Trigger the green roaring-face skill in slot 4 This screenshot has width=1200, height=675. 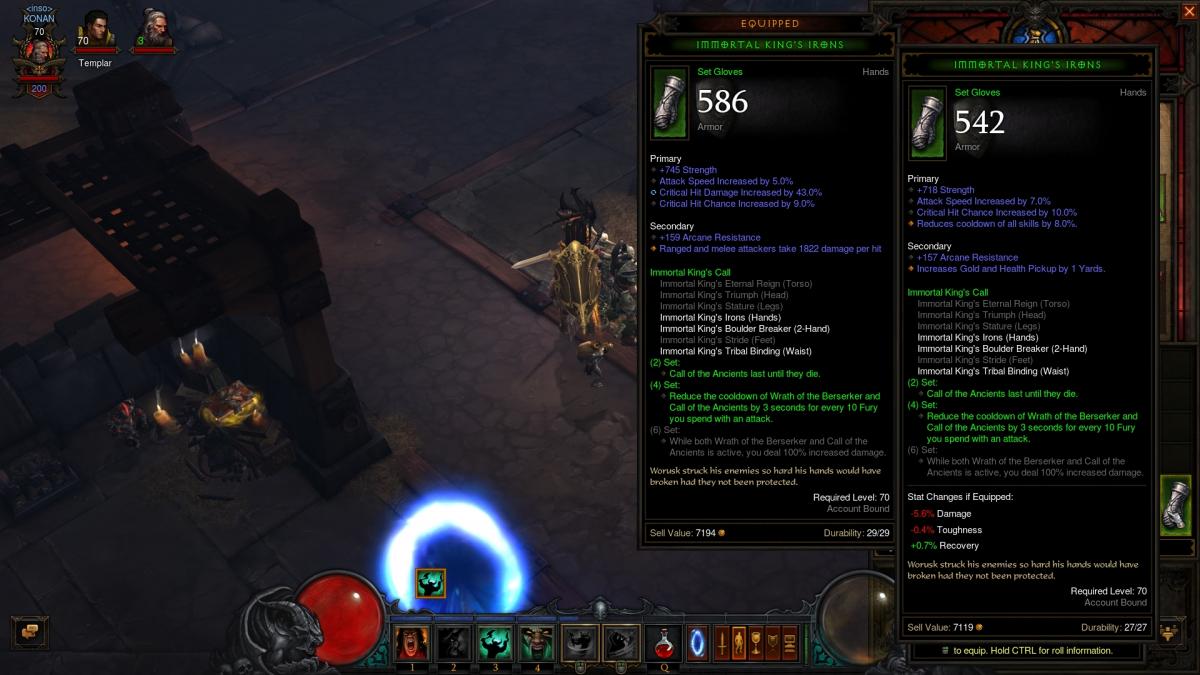[x=536, y=643]
